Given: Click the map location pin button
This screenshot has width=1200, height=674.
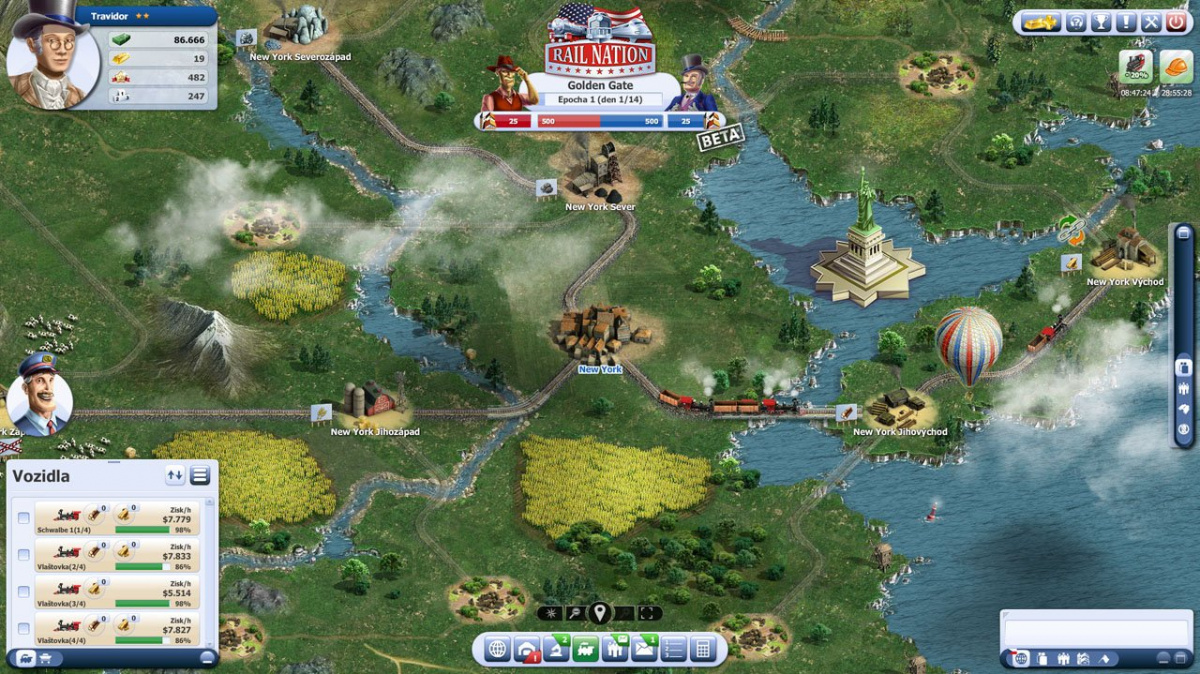Looking at the screenshot, I should [x=599, y=613].
